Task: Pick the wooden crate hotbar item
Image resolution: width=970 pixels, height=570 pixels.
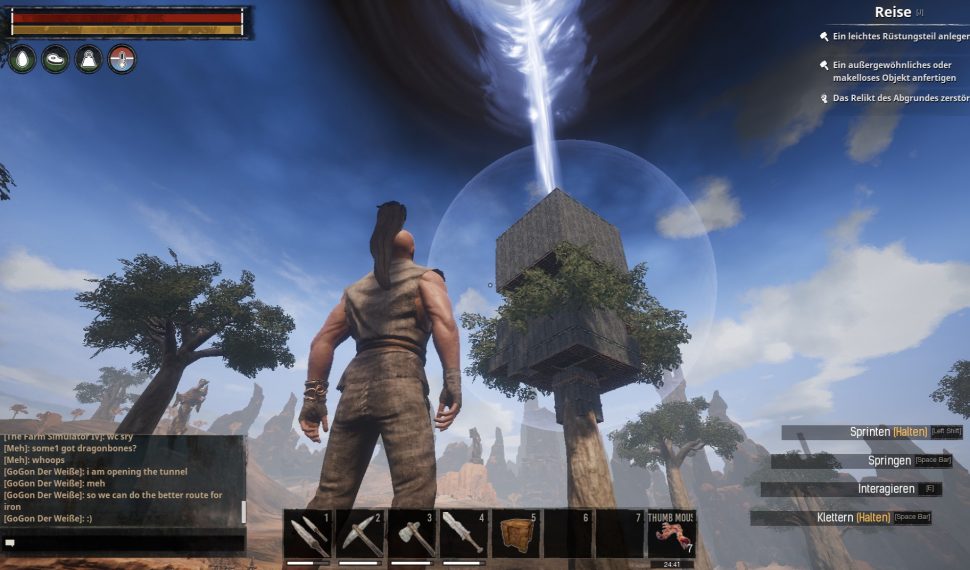Action: coord(515,535)
